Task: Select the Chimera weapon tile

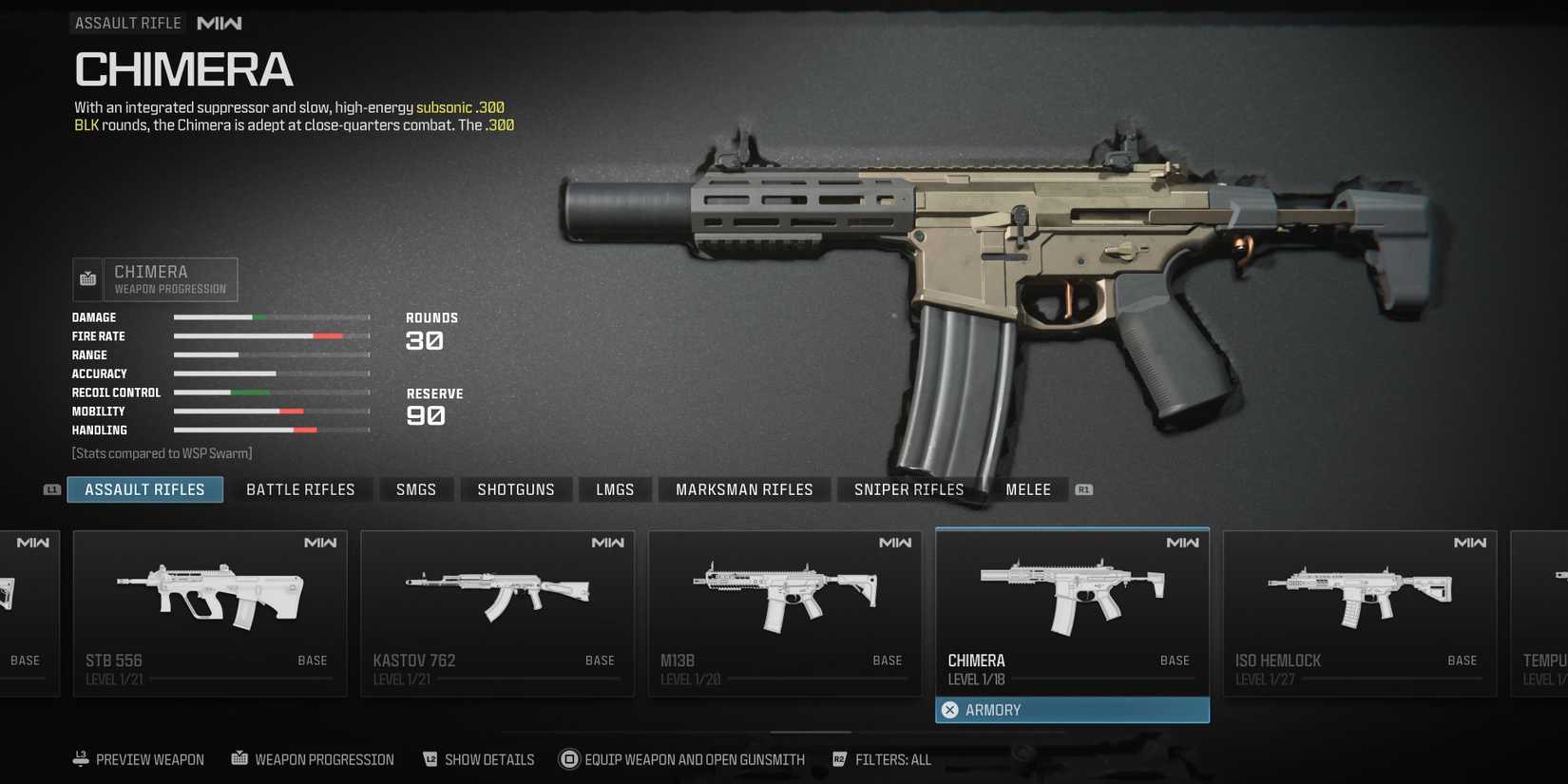Action: point(1072,613)
